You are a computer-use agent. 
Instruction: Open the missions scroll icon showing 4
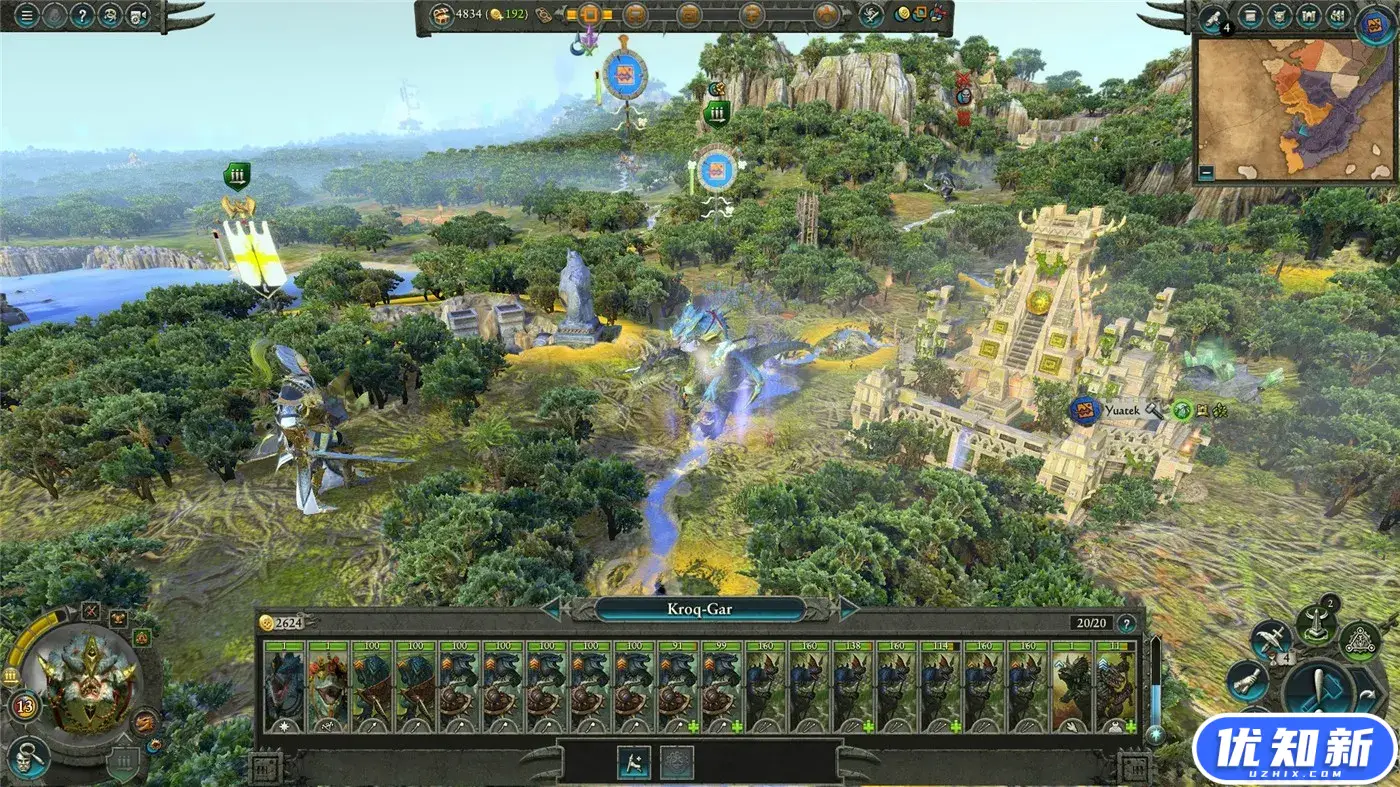[1214, 17]
